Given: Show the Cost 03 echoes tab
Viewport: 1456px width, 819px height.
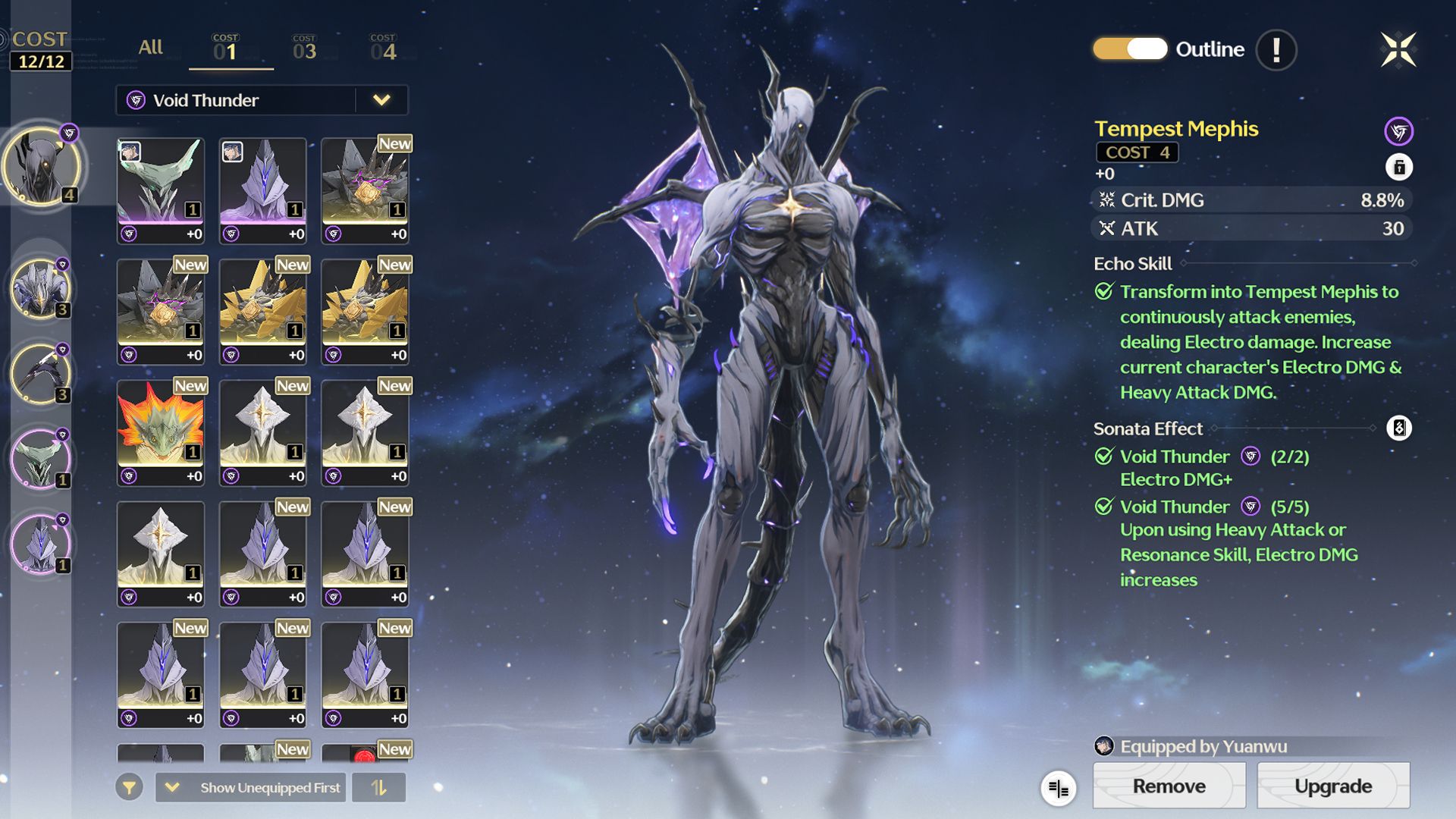Looking at the screenshot, I should (304, 49).
